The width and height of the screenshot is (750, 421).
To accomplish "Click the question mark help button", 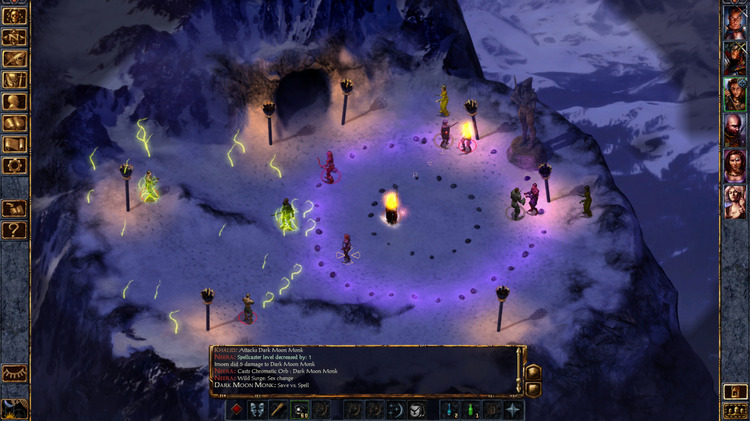I will click(14, 231).
